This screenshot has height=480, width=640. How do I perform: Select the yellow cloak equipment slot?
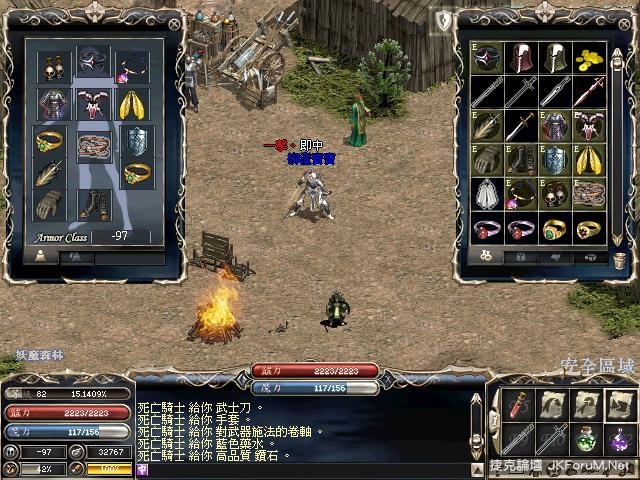point(133,103)
